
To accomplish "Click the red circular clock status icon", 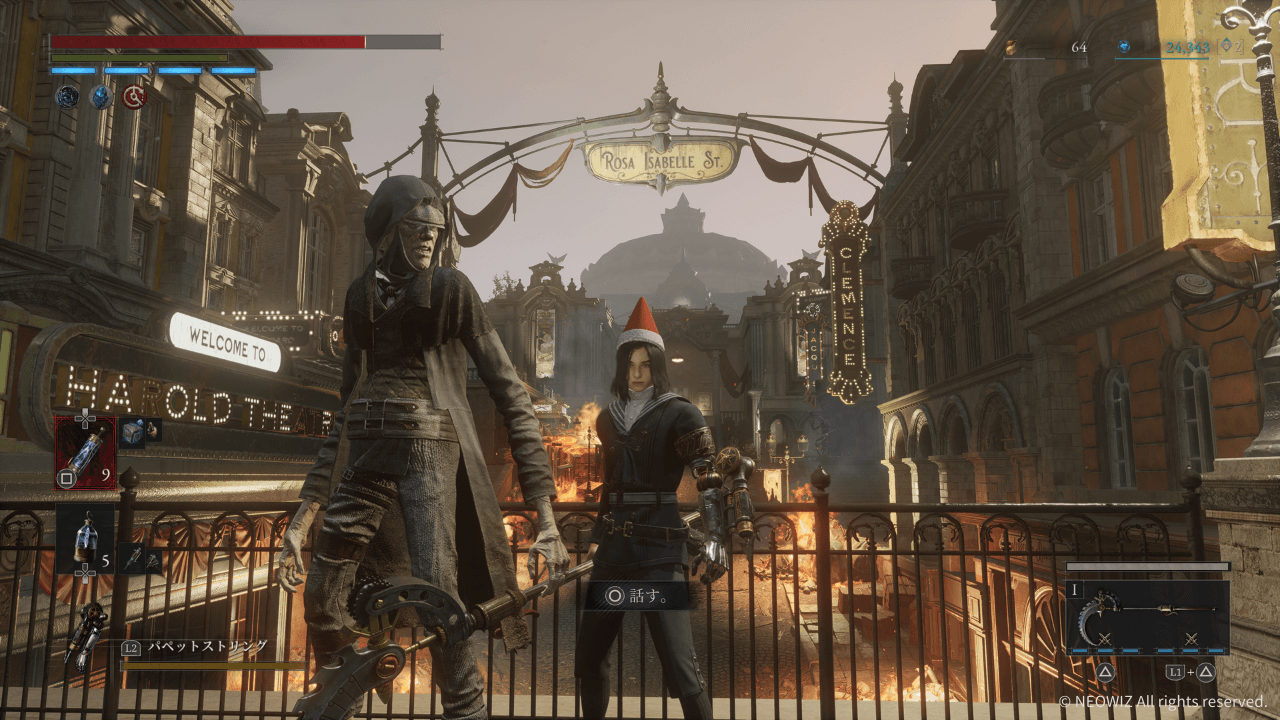I will pos(134,96).
